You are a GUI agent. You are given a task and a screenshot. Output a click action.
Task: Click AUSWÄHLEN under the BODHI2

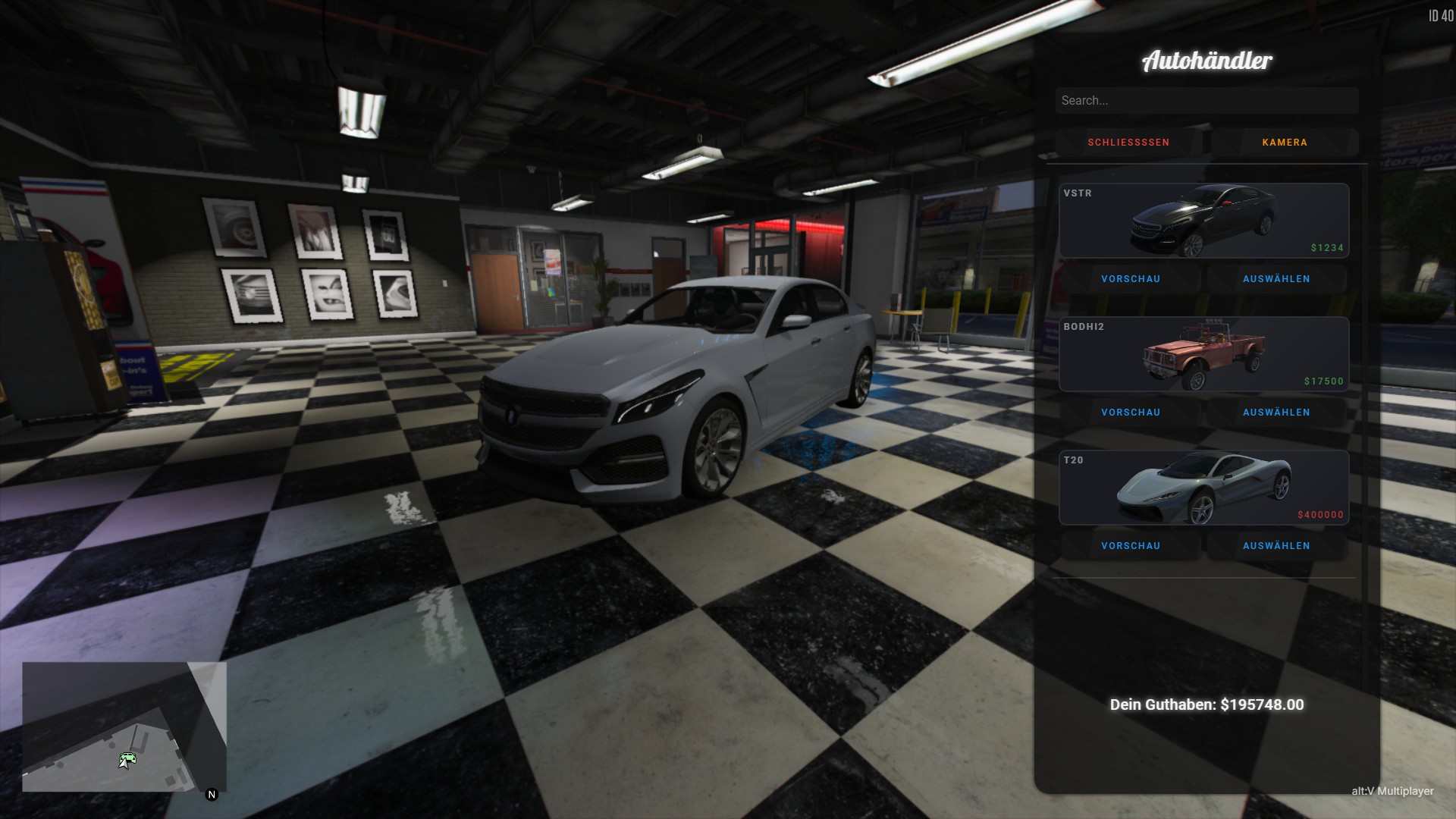[x=1276, y=413]
